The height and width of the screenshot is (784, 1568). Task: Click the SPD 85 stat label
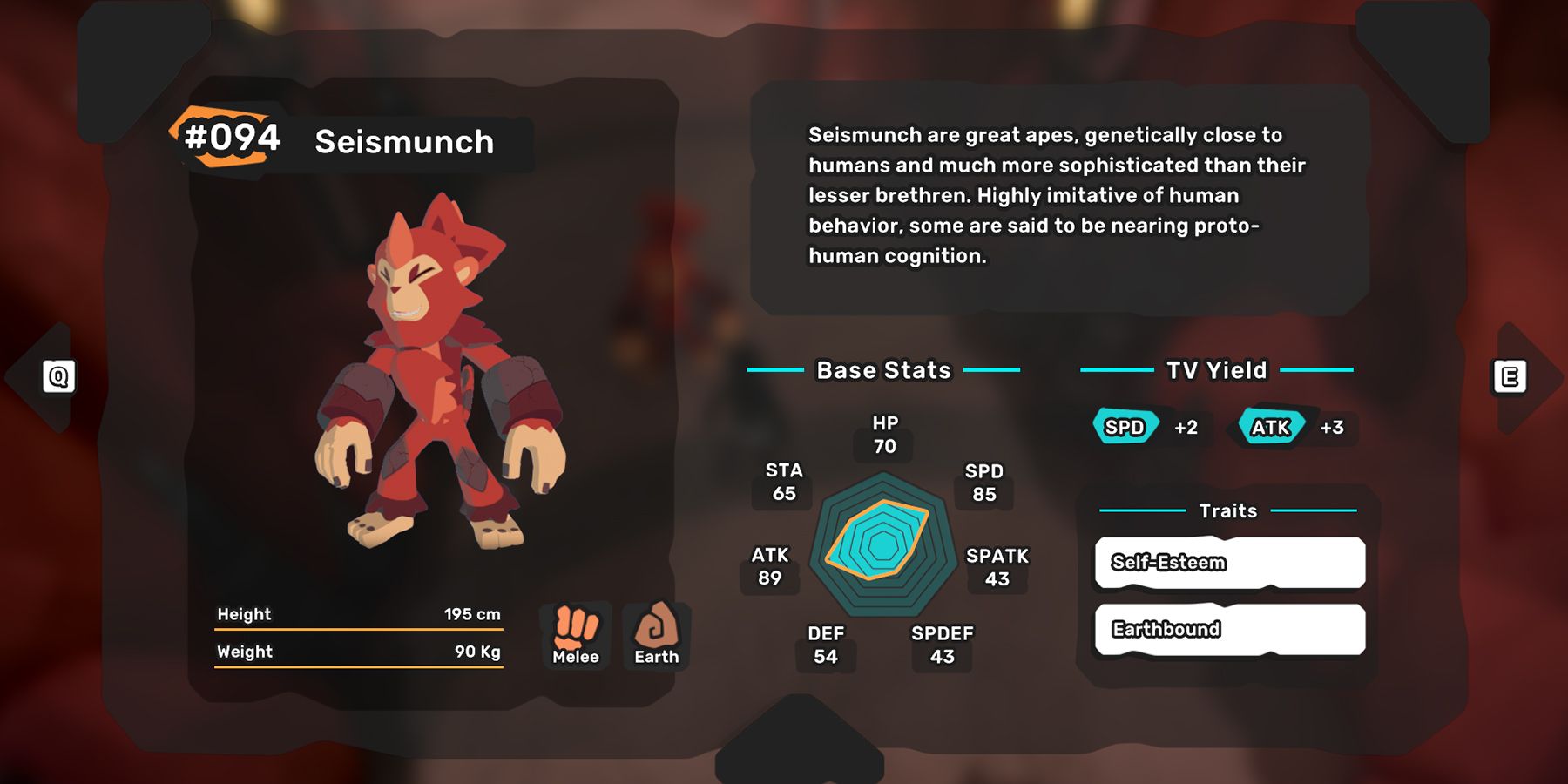[x=983, y=483]
